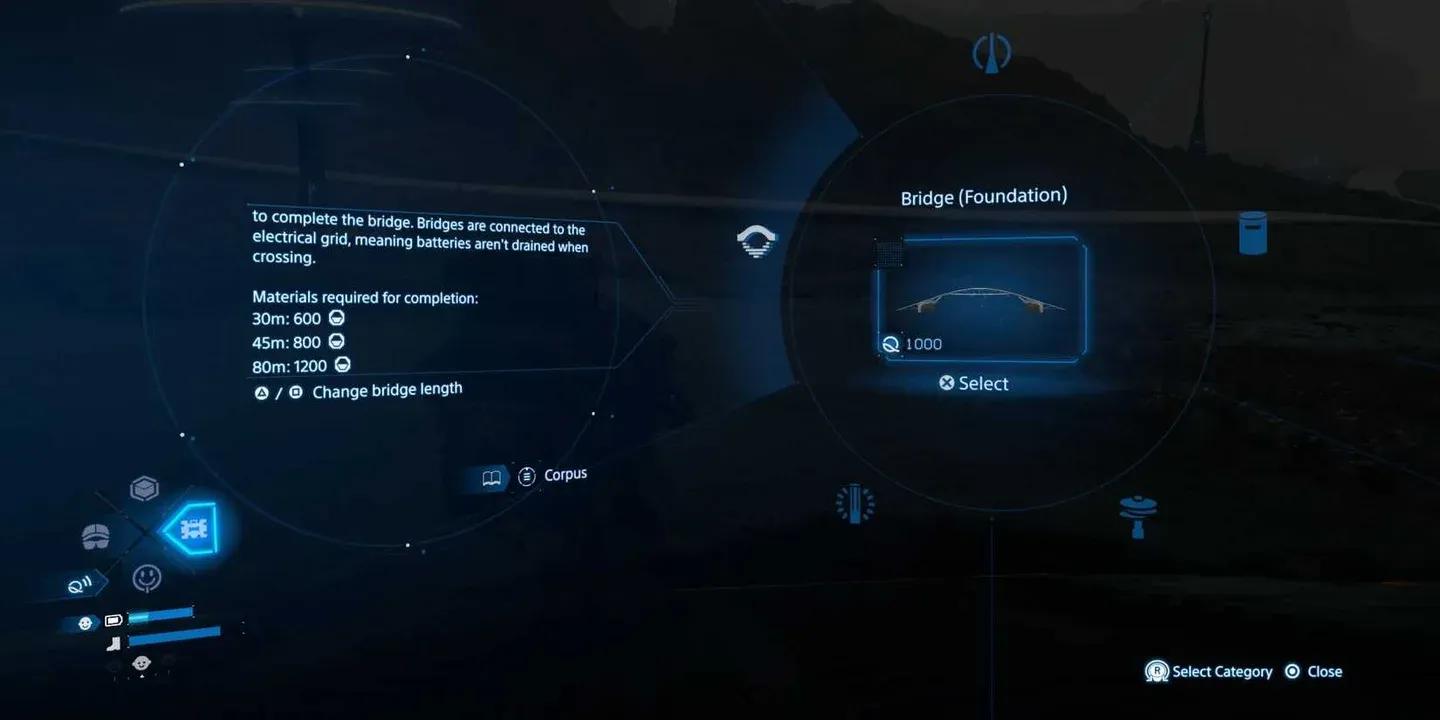Select the Bridge structure icon on the left
The image size is (1440, 720).
pos(756,241)
